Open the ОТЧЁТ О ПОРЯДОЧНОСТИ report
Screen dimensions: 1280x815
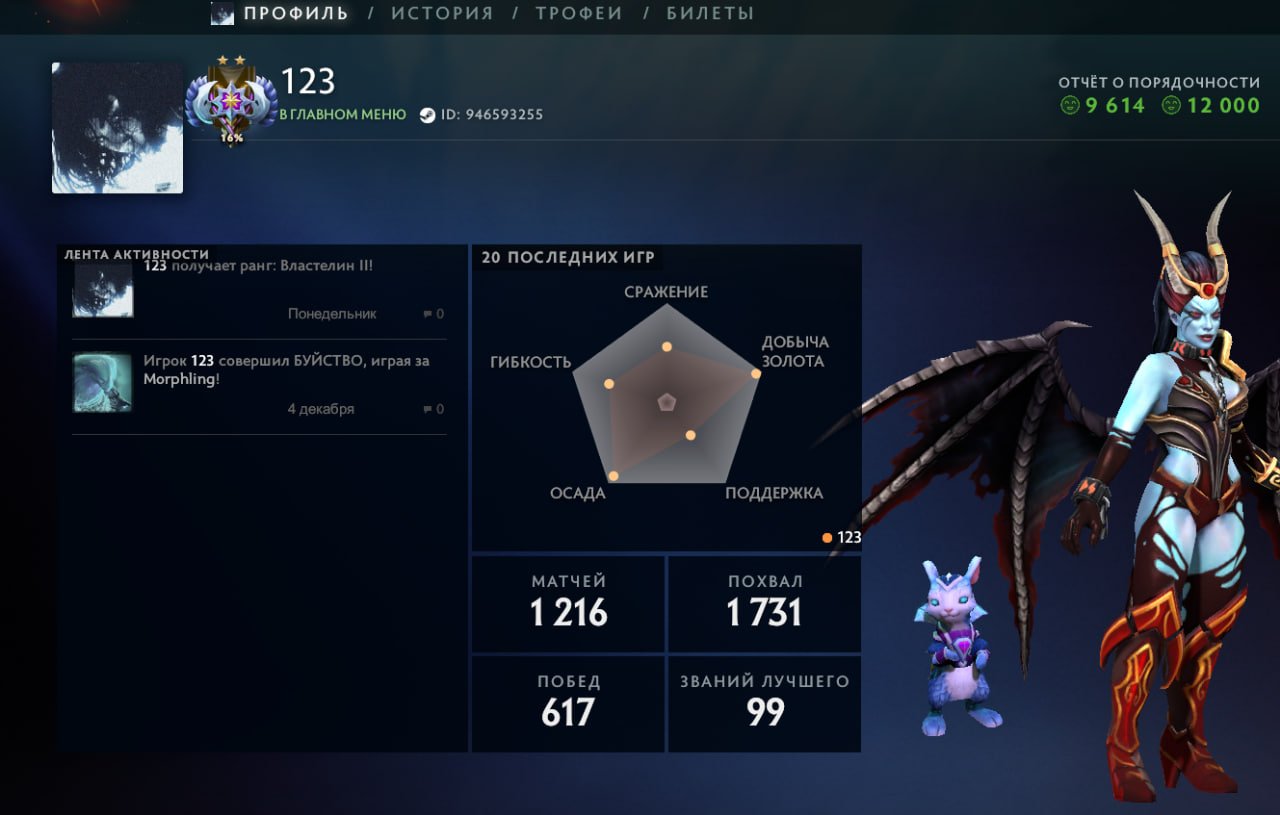coord(1160,84)
